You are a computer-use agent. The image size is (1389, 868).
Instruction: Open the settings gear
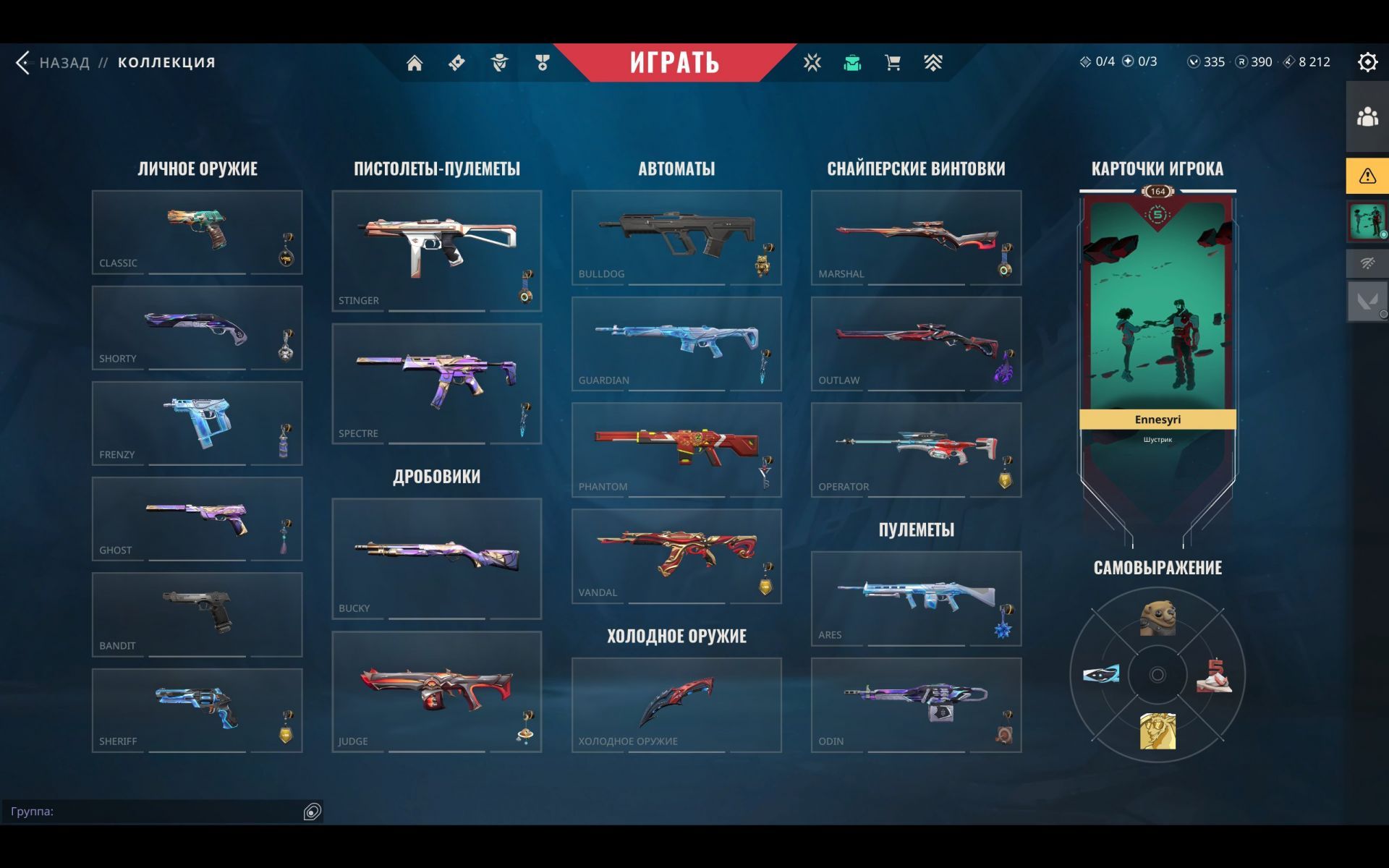(1367, 62)
